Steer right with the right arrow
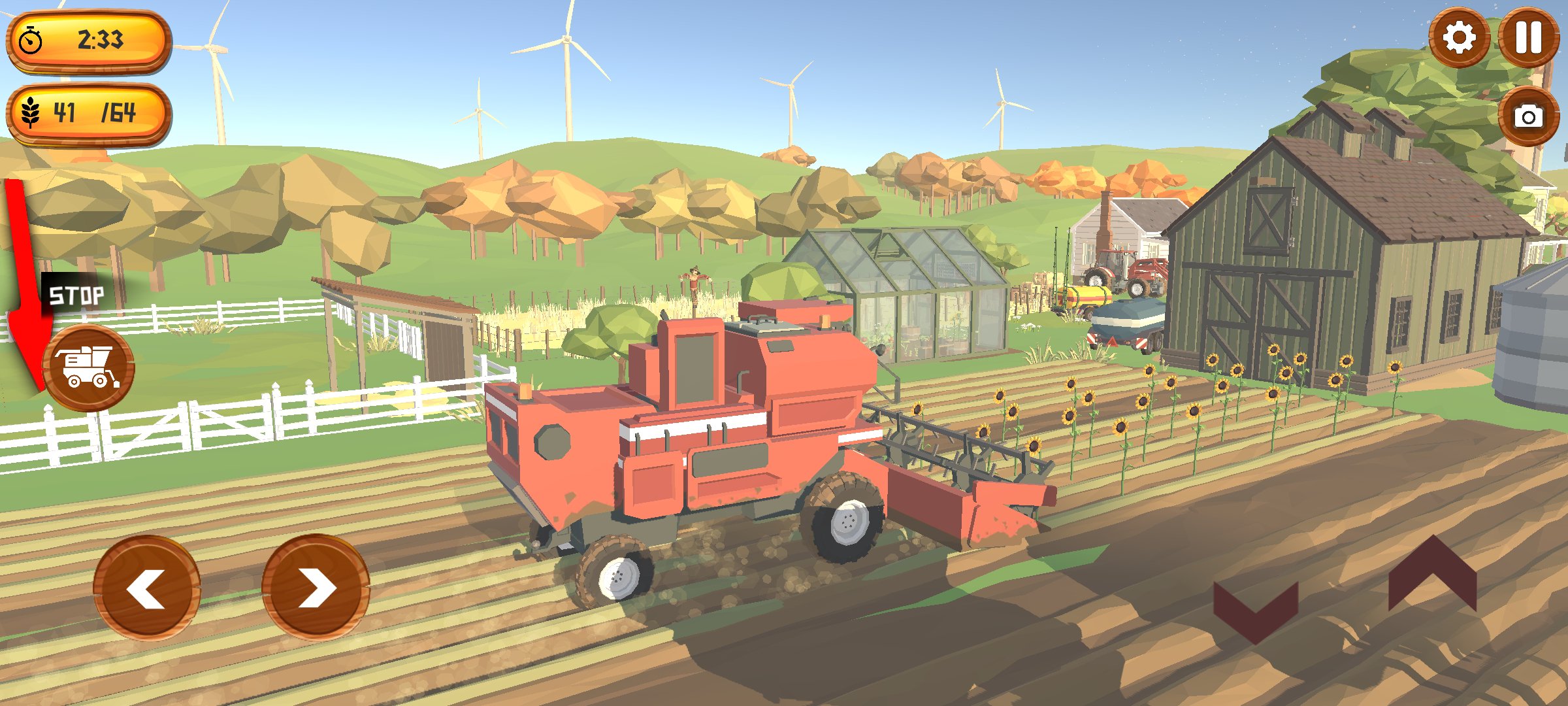 (x=316, y=588)
